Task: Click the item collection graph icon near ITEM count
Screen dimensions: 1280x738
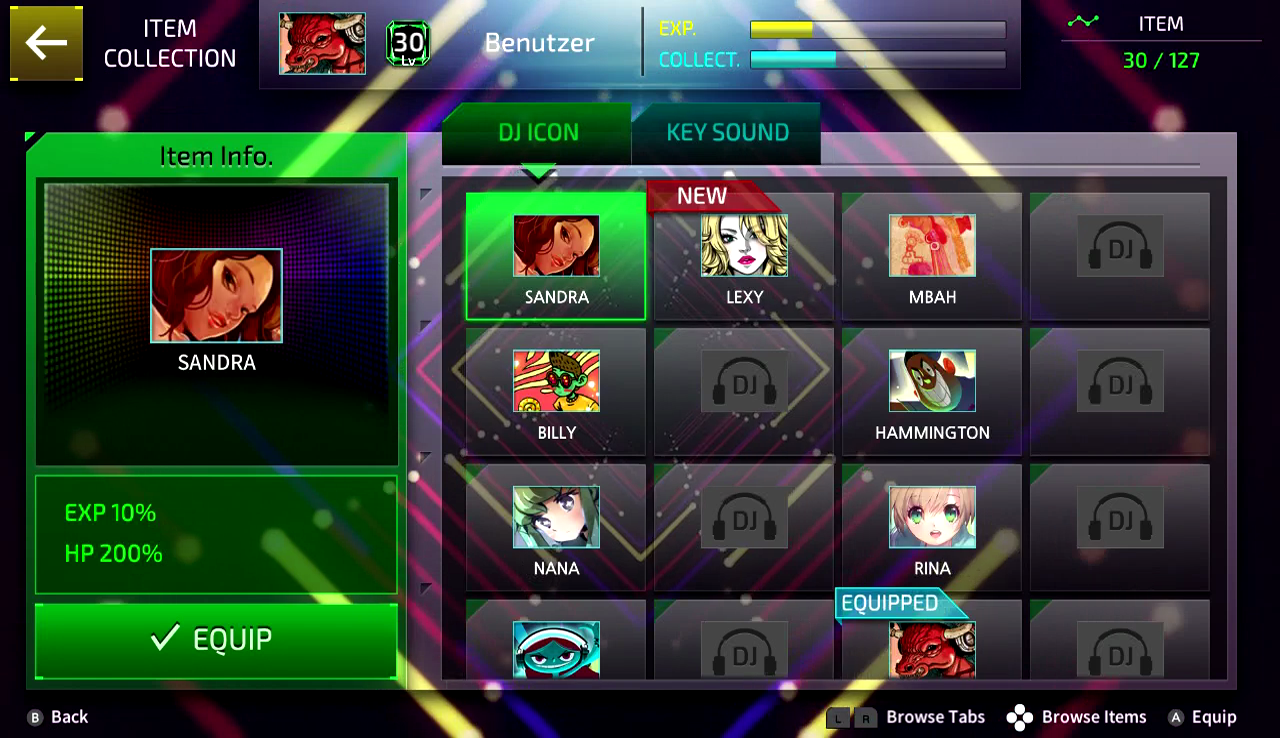Action: click(1083, 20)
